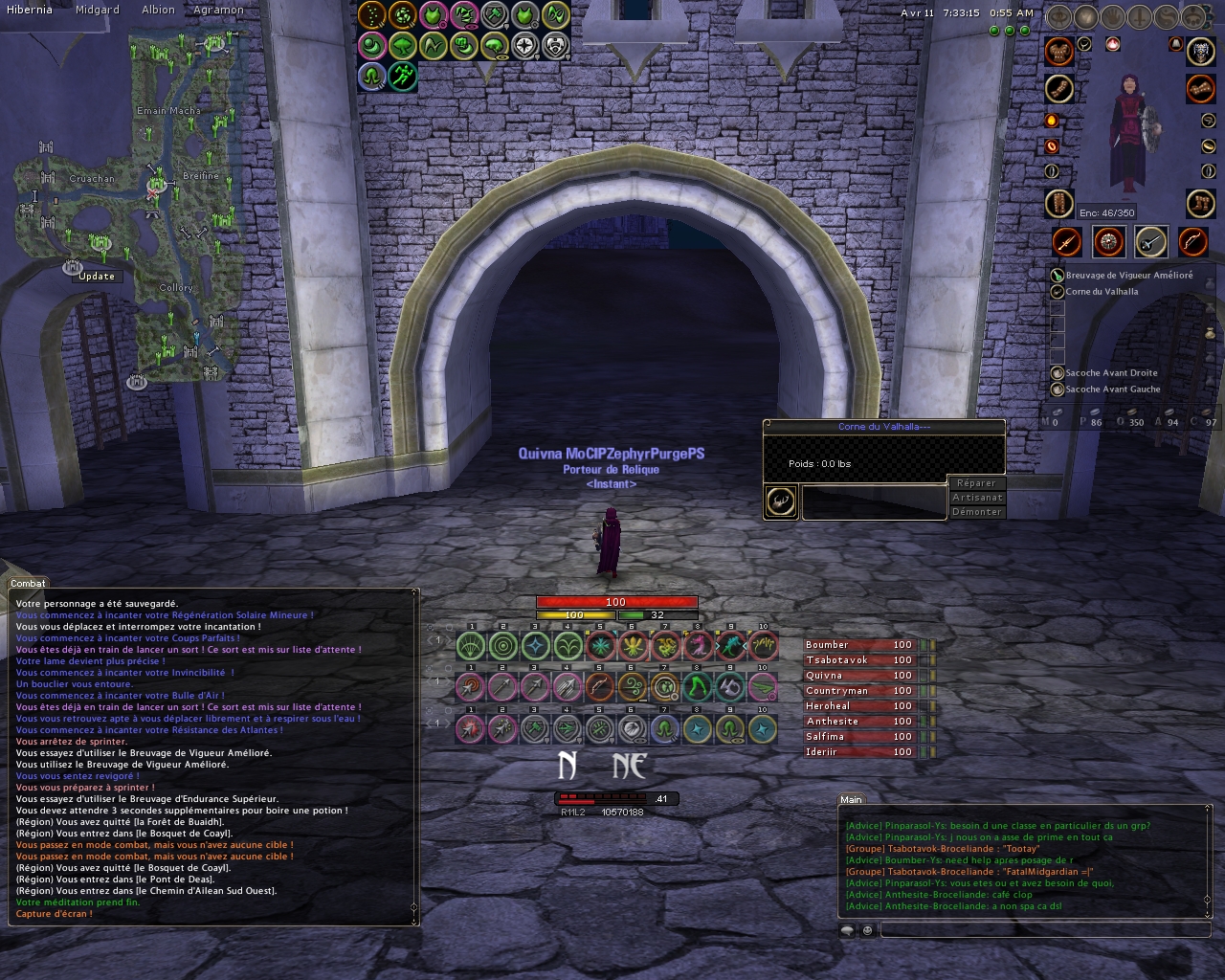Select the Démonter option
The width and height of the screenshot is (1225, 980).
tap(976, 512)
